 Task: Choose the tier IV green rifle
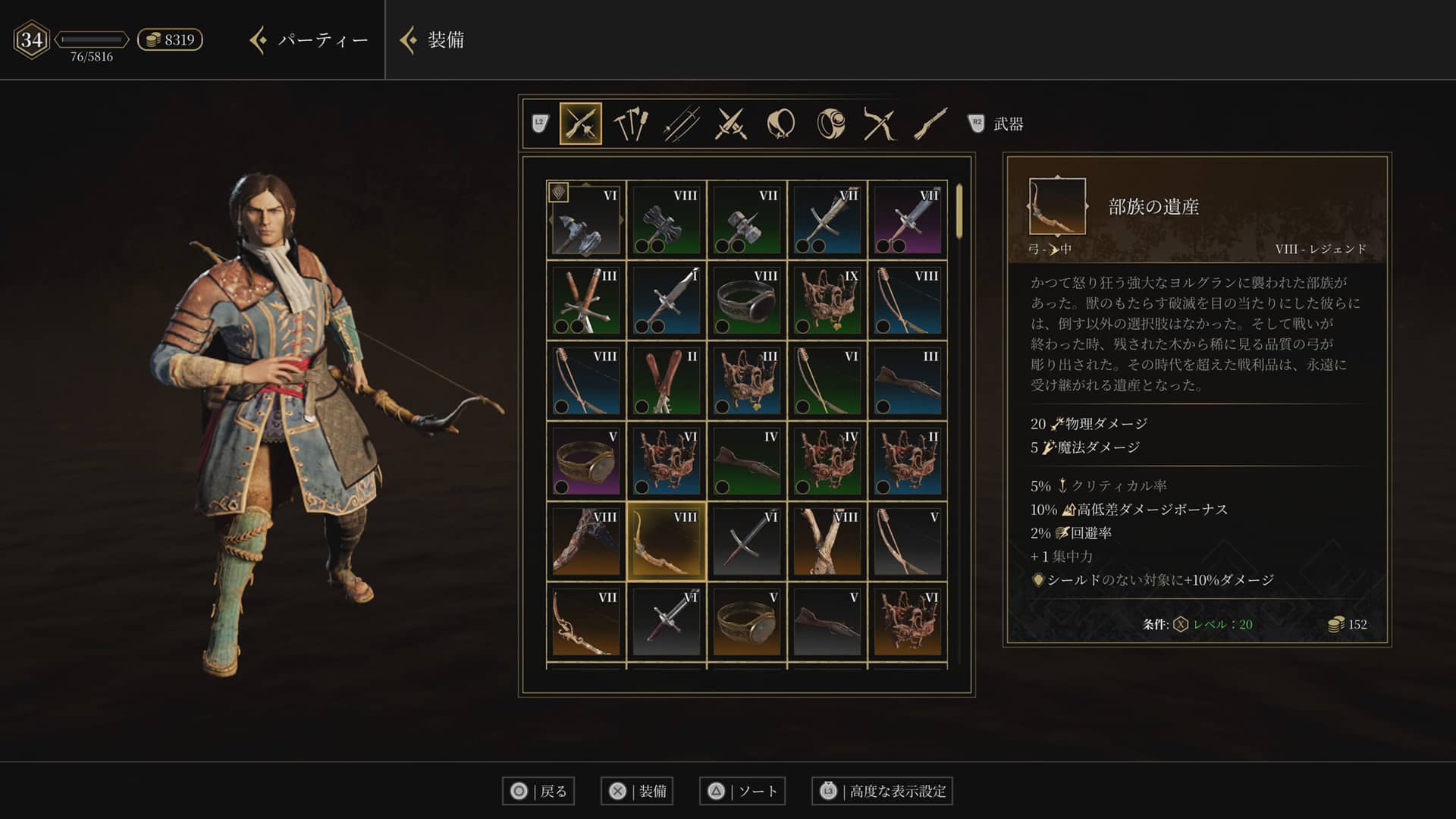click(x=747, y=461)
